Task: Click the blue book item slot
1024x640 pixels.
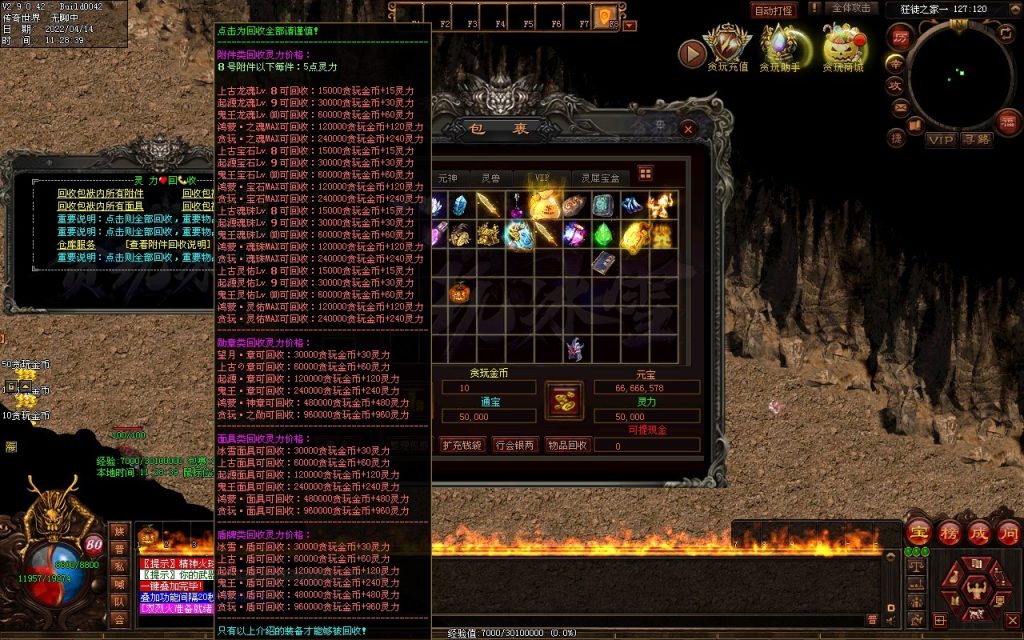Action: point(602,263)
